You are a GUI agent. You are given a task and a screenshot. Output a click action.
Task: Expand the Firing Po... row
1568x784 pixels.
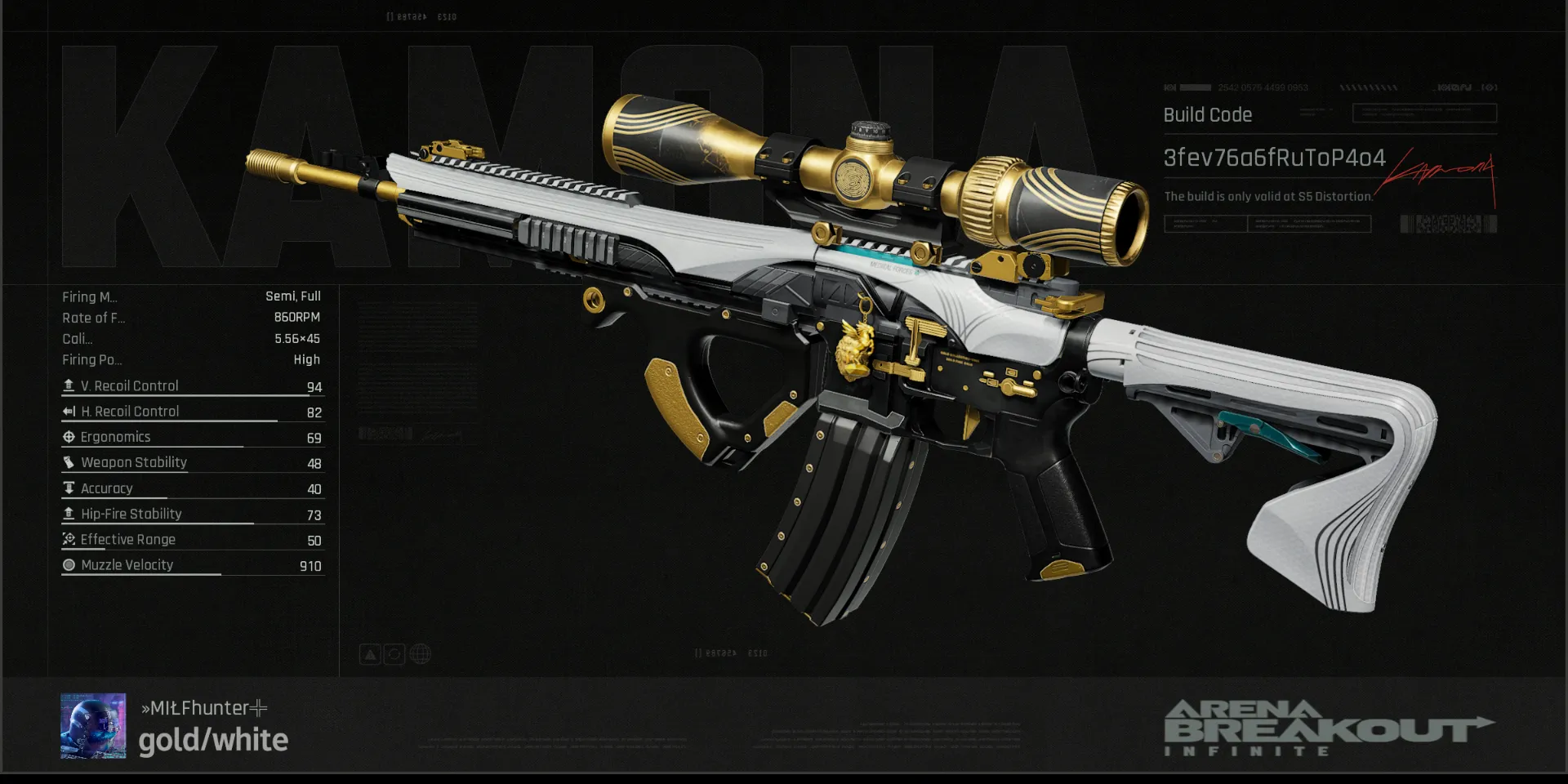click(92, 359)
